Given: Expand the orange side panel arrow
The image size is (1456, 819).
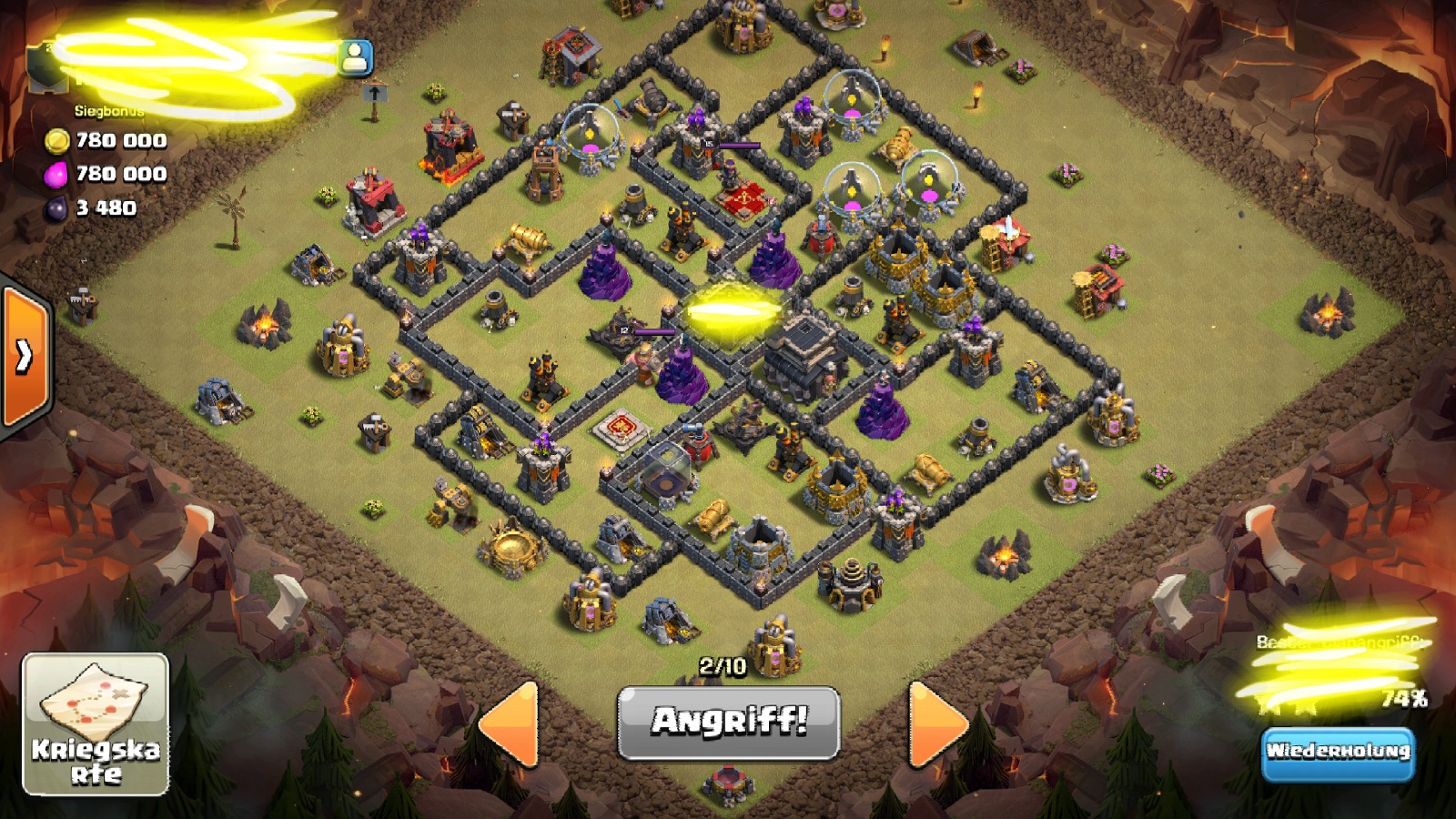Looking at the screenshot, I should (25, 356).
